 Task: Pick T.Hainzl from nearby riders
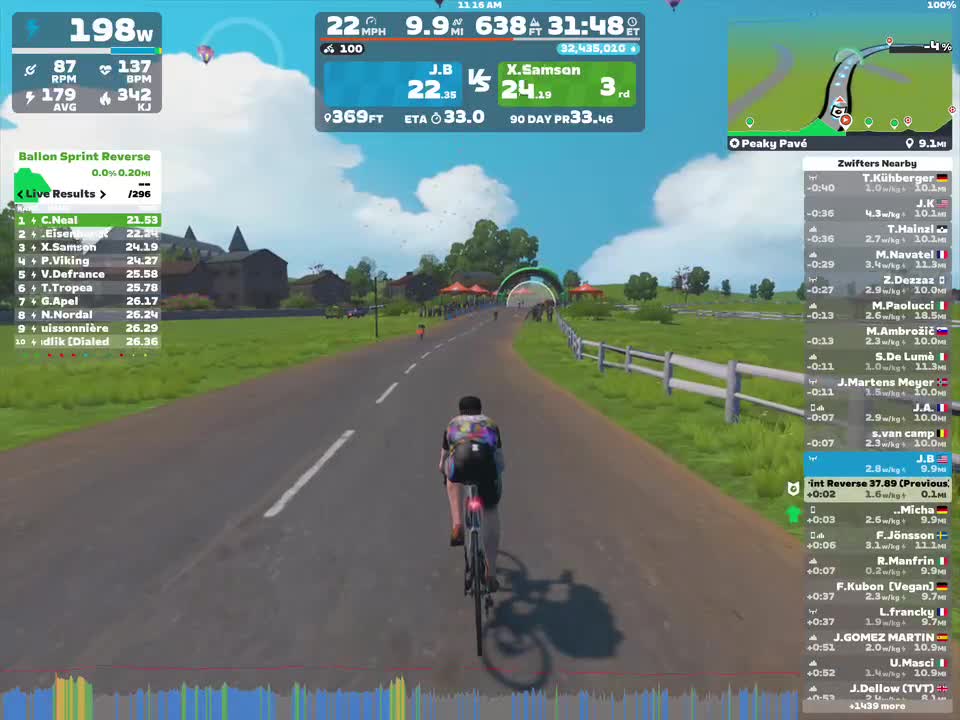pyautogui.click(x=877, y=234)
